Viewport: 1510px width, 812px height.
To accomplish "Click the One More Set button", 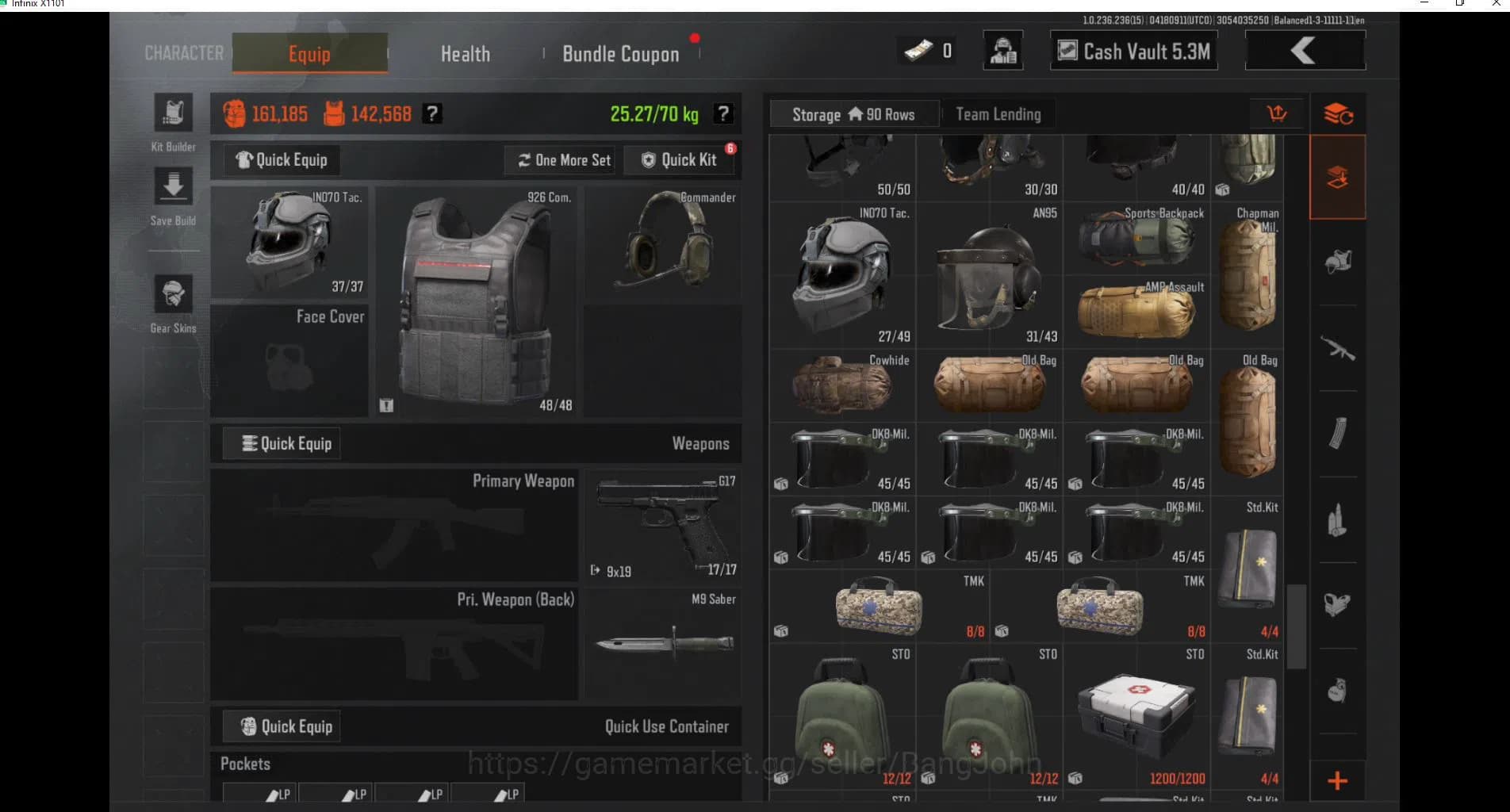I will (x=559, y=159).
